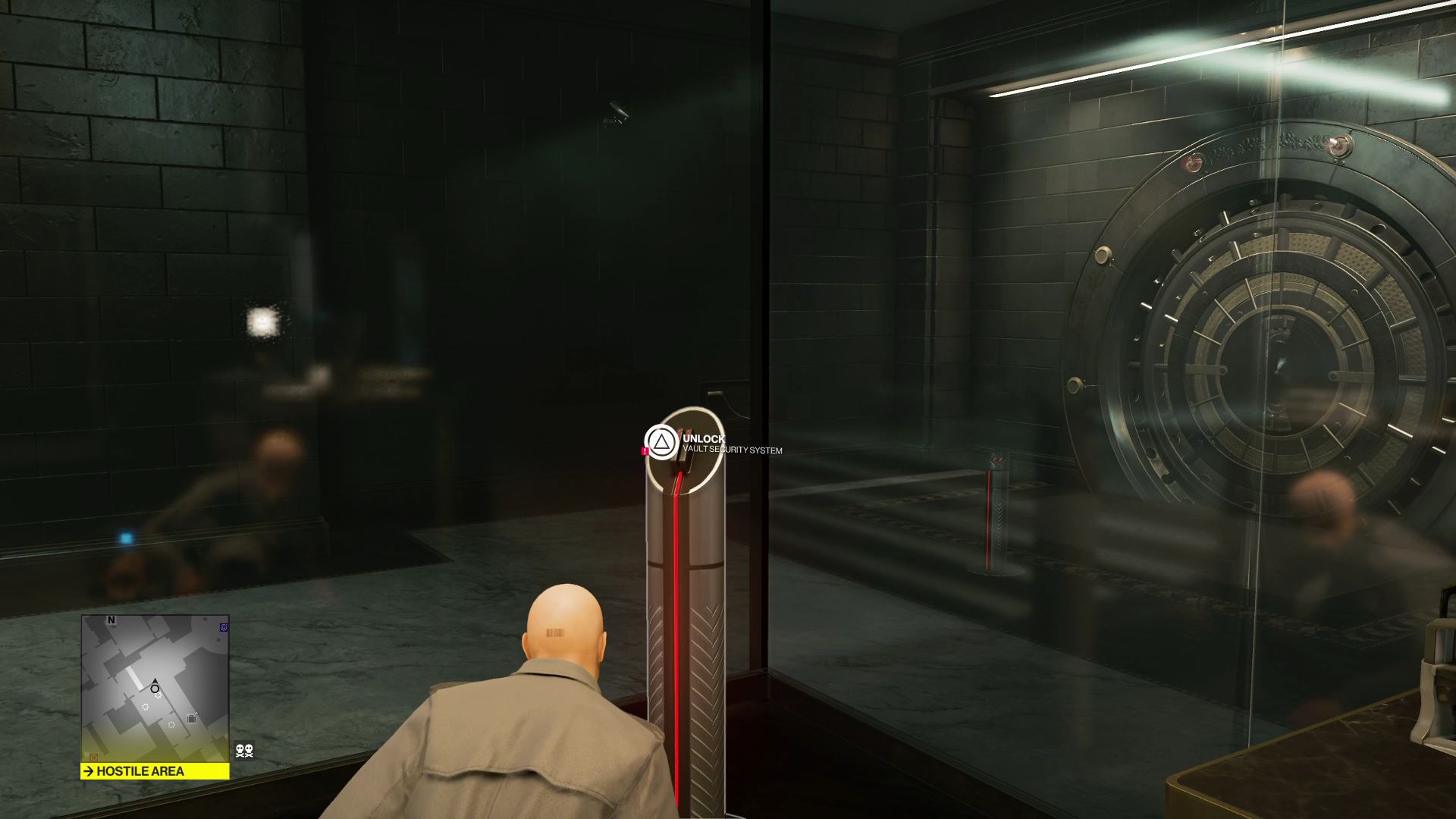The image size is (1456, 819).
Task: Click the N compass marker on the minimap
Action: (x=111, y=620)
